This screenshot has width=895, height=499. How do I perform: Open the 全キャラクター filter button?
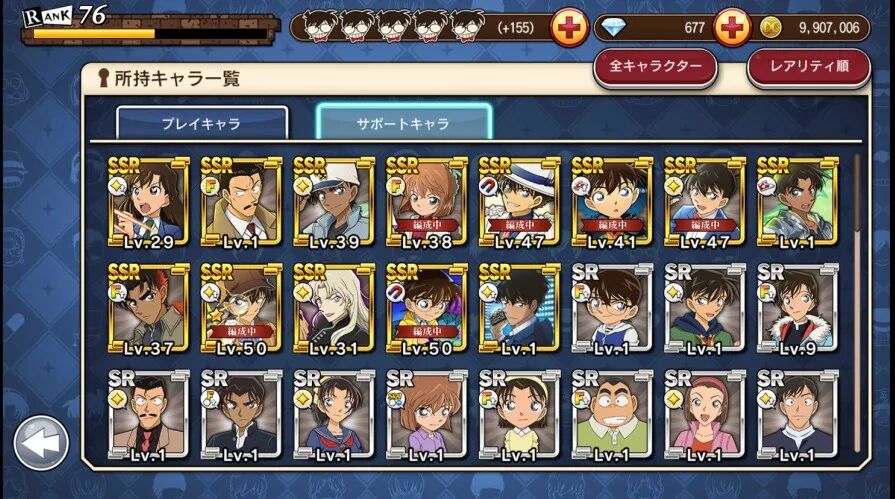(x=655, y=66)
